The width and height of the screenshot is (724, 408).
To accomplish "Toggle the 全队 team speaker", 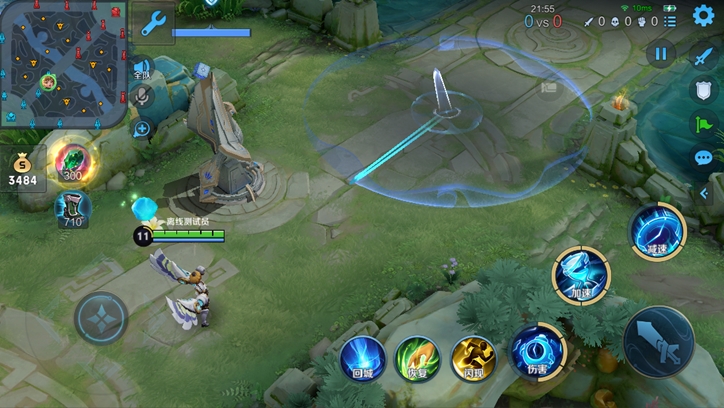I will click(x=142, y=69).
